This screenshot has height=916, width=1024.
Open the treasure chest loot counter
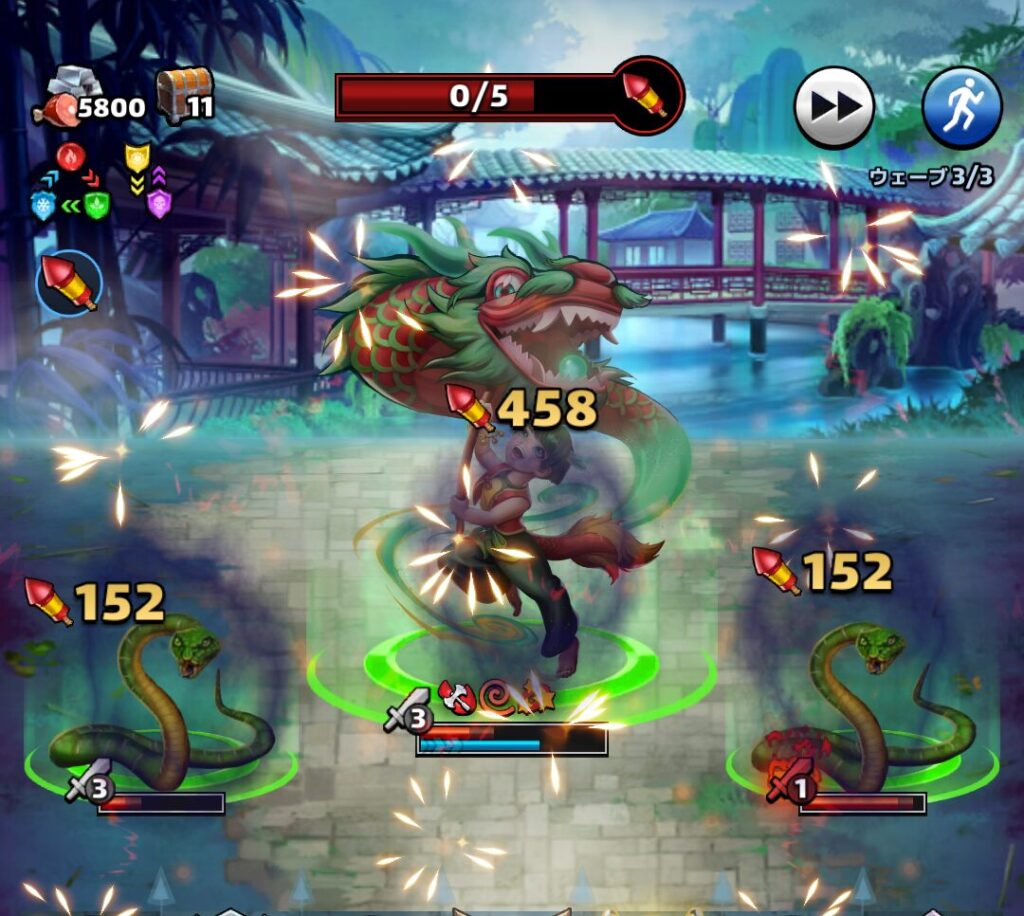185,96
